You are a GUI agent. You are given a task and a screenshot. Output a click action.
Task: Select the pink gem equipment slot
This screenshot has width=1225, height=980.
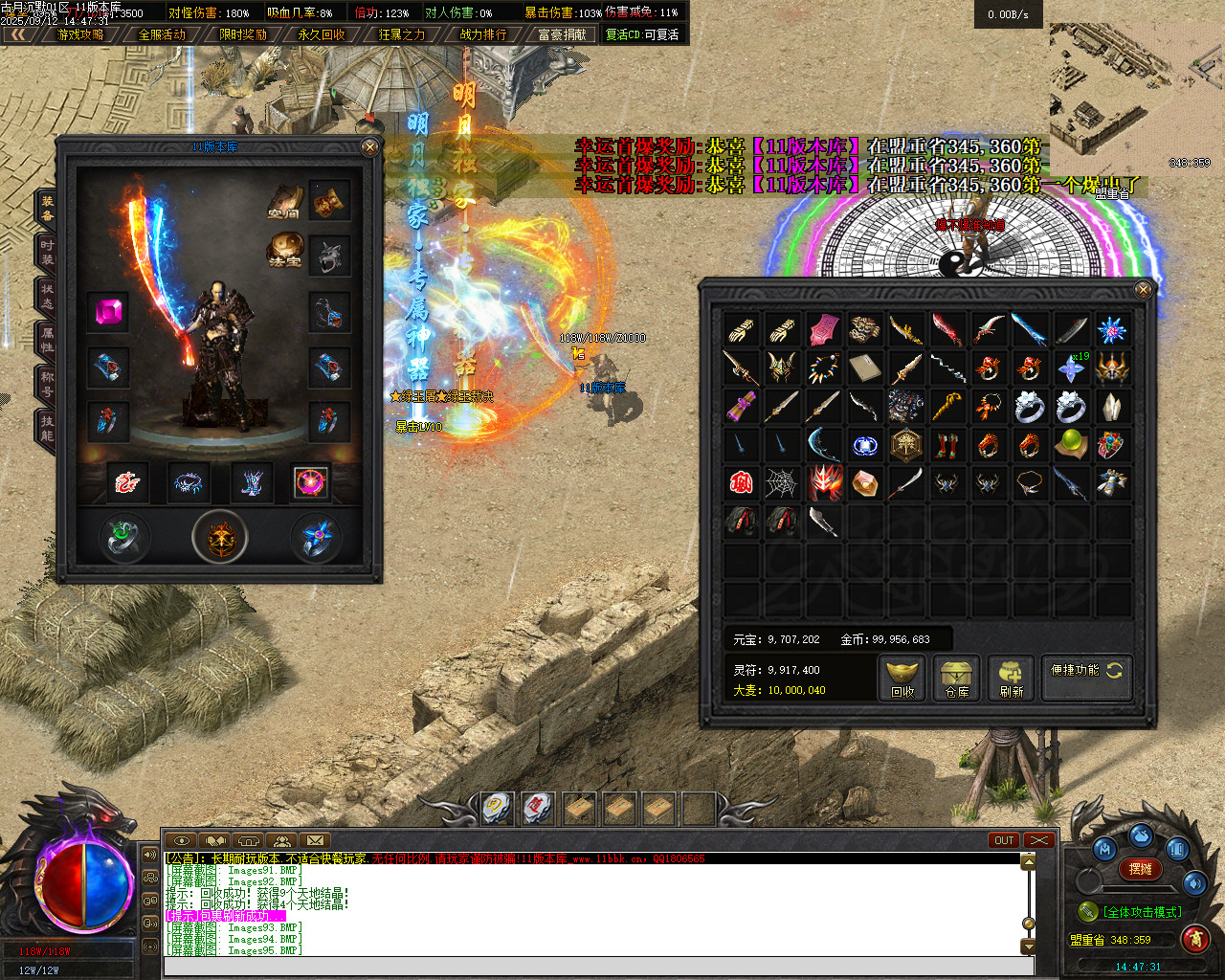pyautogui.click(x=107, y=312)
